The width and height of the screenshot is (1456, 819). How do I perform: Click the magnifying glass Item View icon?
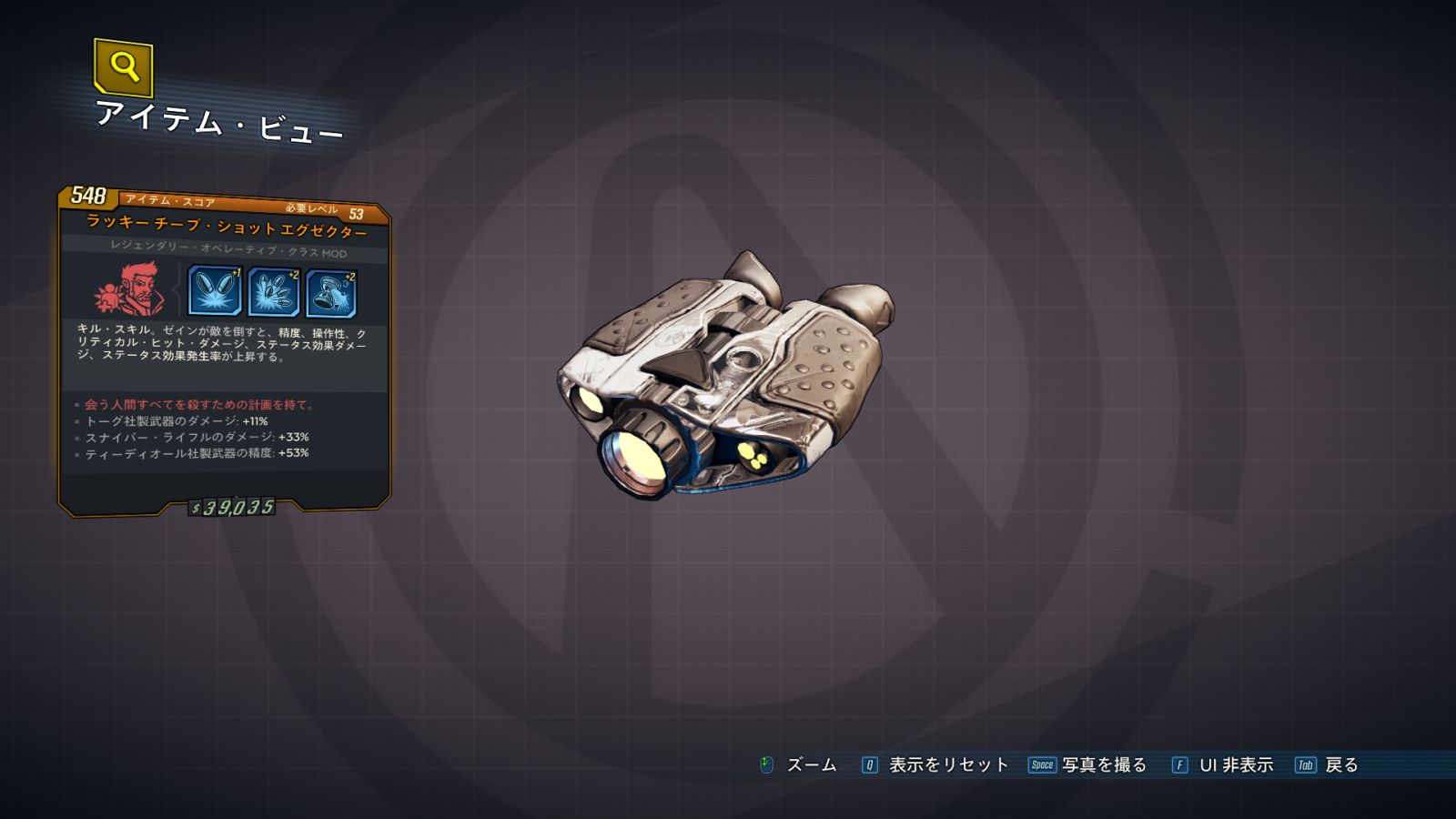[123, 66]
